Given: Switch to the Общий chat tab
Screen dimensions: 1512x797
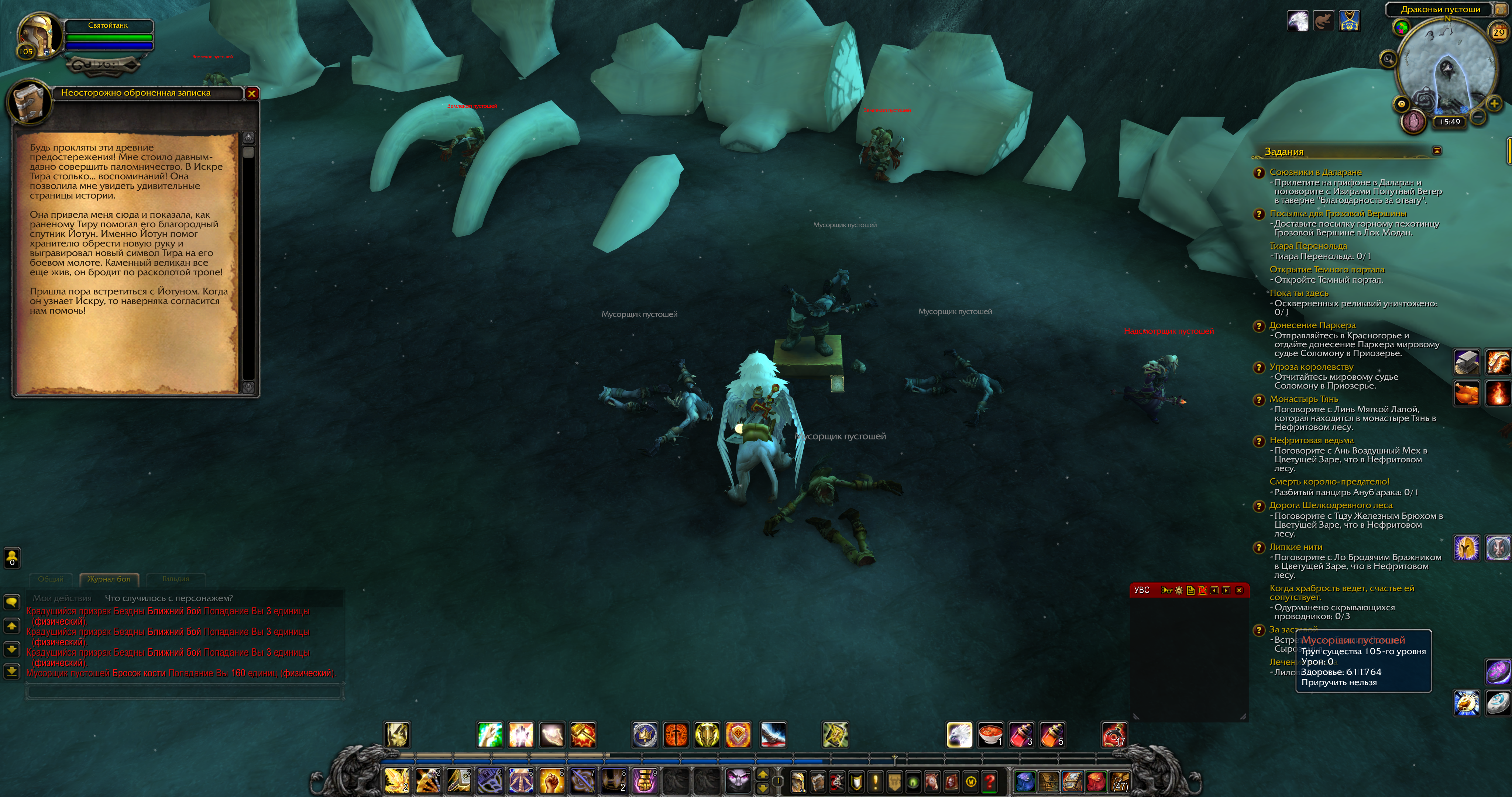Looking at the screenshot, I should (x=51, y=579).
